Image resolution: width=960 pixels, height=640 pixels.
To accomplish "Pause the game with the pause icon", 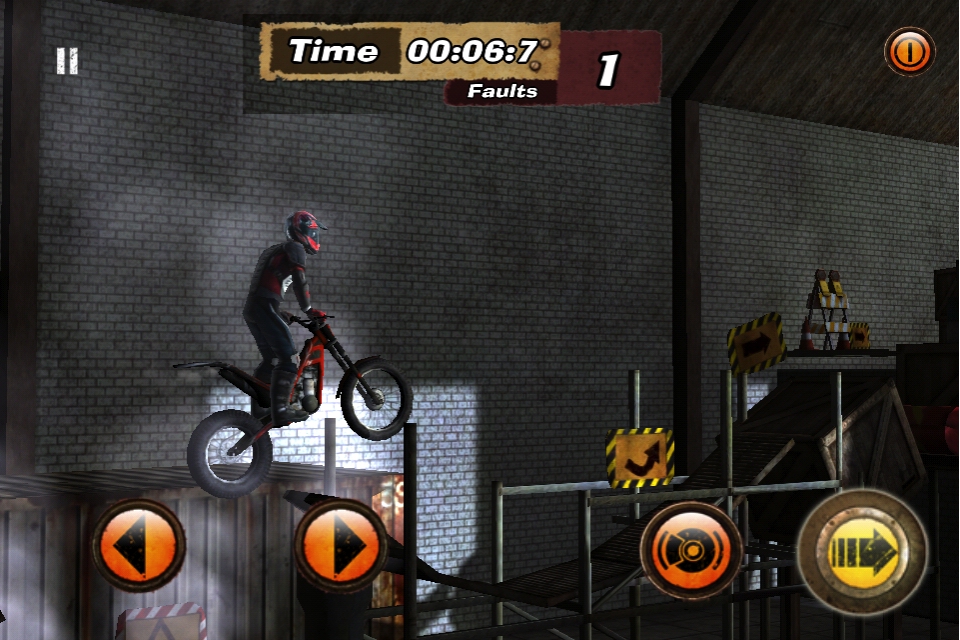I will coord(67,62).
